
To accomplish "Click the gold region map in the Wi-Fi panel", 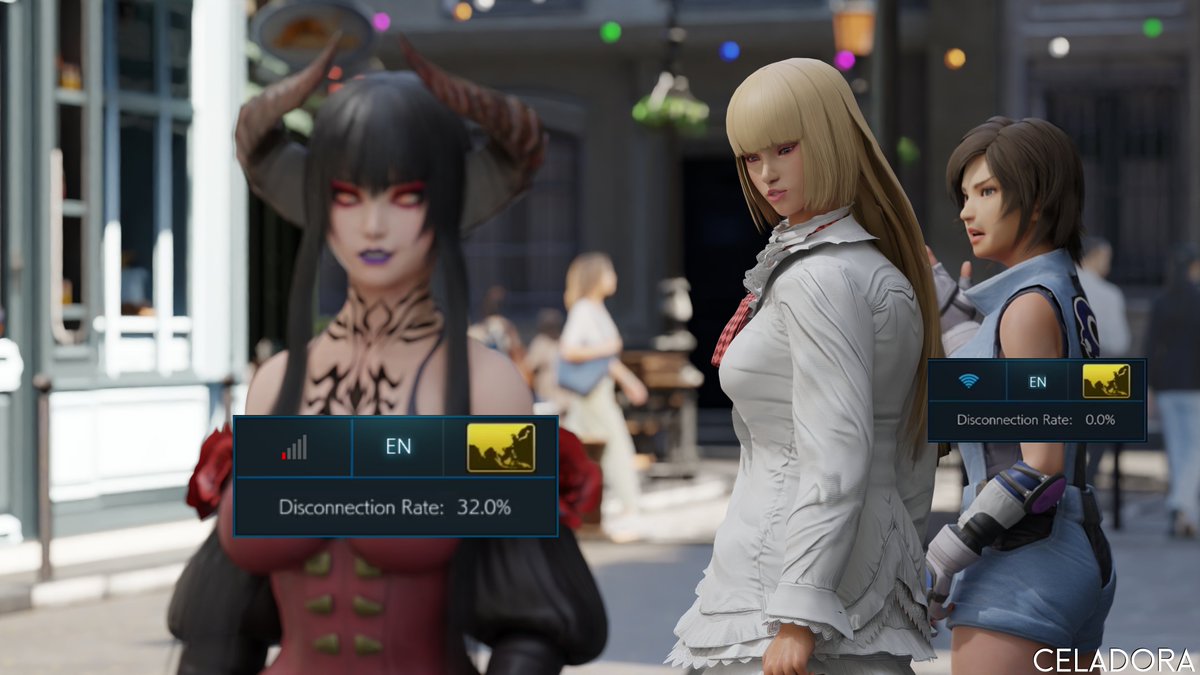I will (1106, 381).
